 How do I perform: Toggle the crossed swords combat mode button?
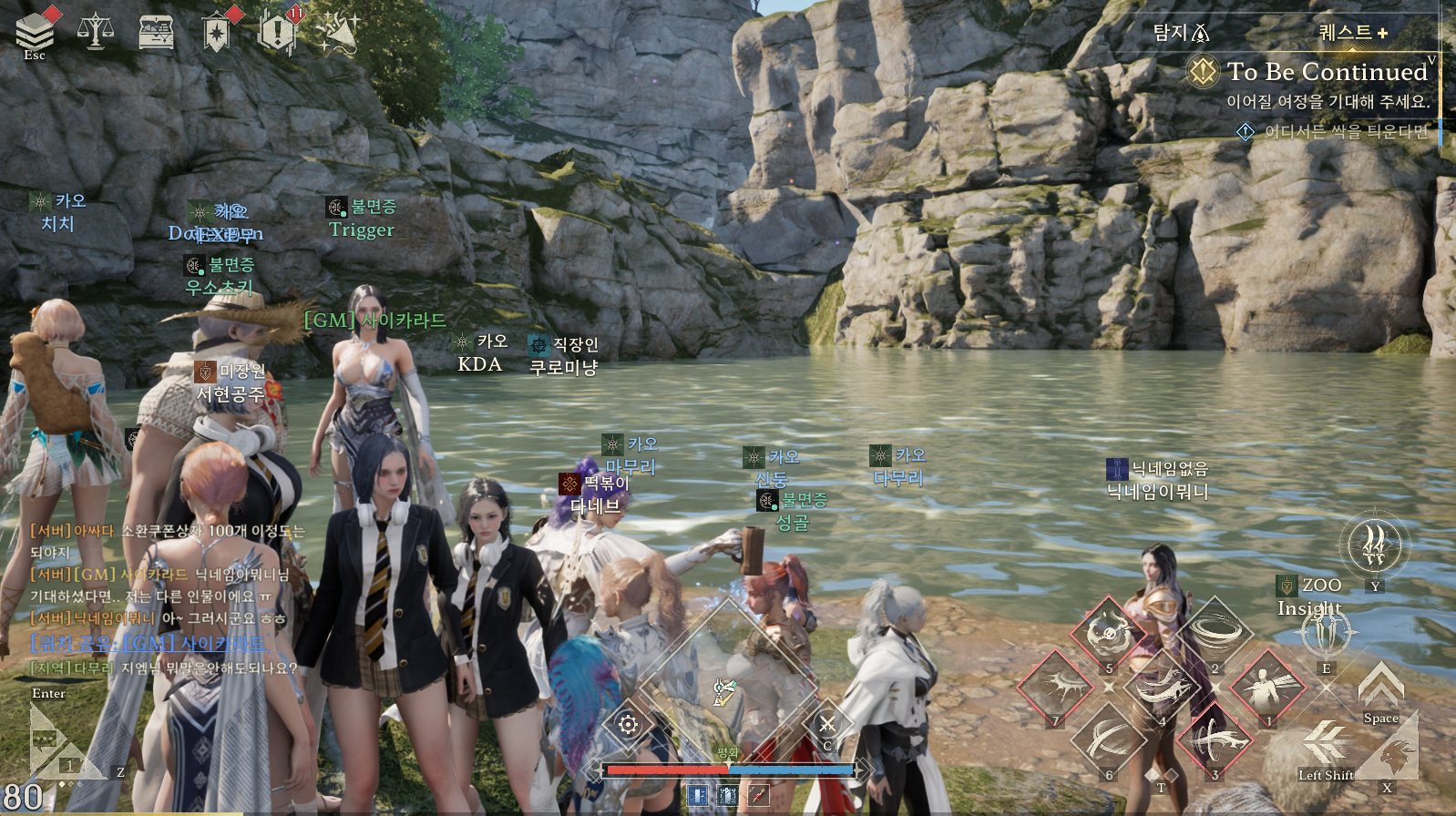(826, 724)
